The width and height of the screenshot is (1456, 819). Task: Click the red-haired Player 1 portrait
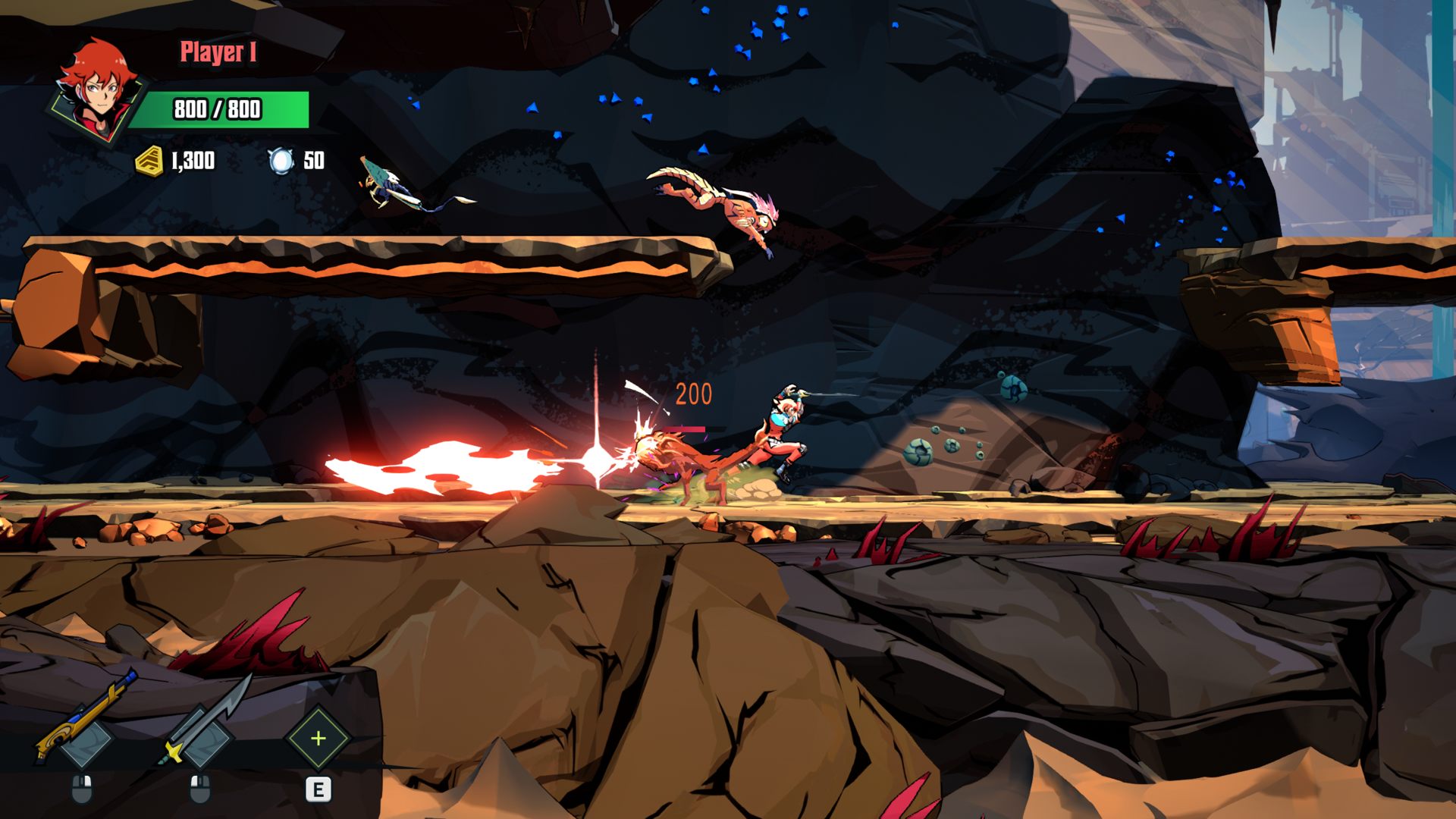(x=96, y=90)
